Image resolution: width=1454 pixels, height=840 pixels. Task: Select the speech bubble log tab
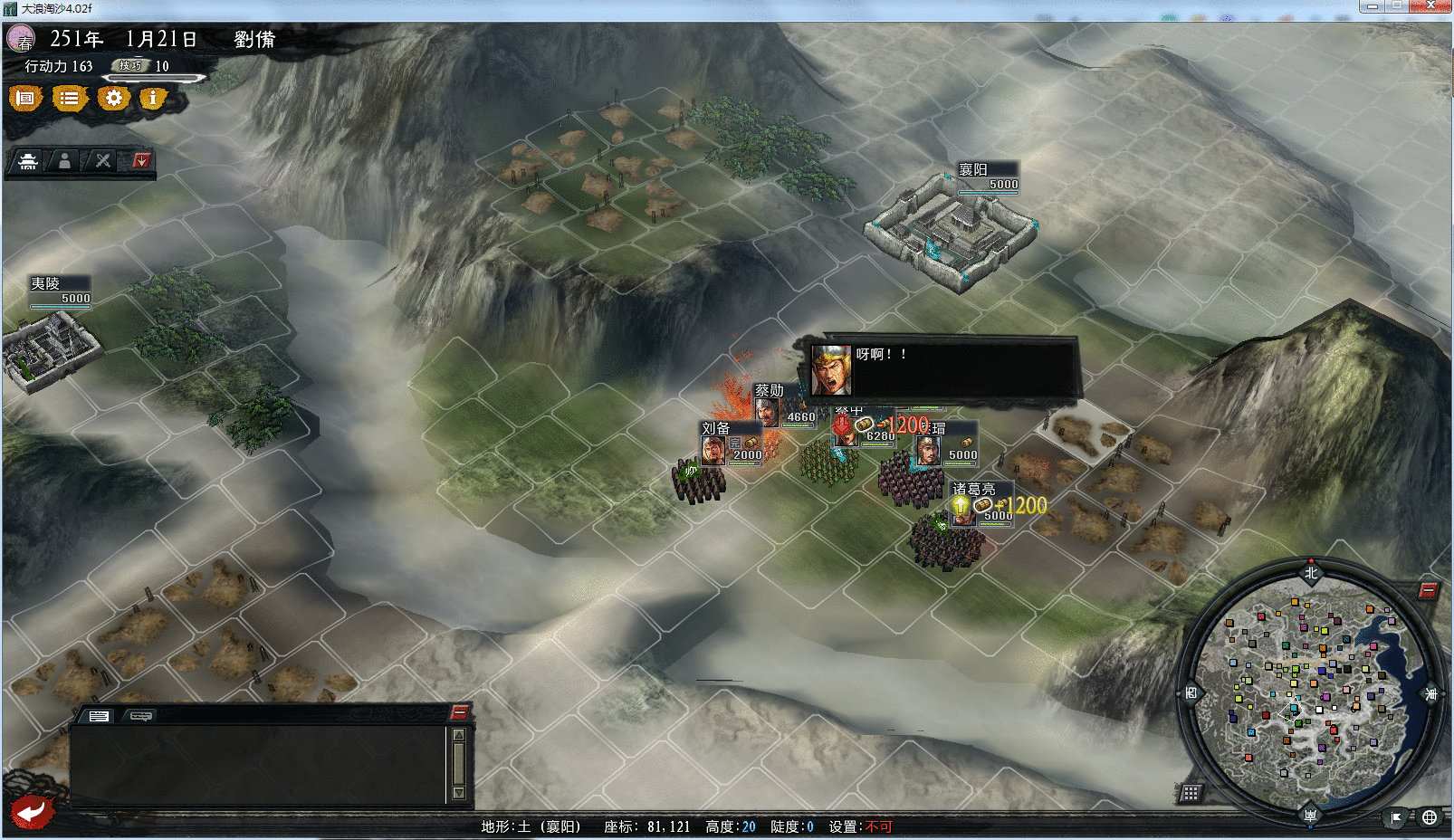[140, 716]
